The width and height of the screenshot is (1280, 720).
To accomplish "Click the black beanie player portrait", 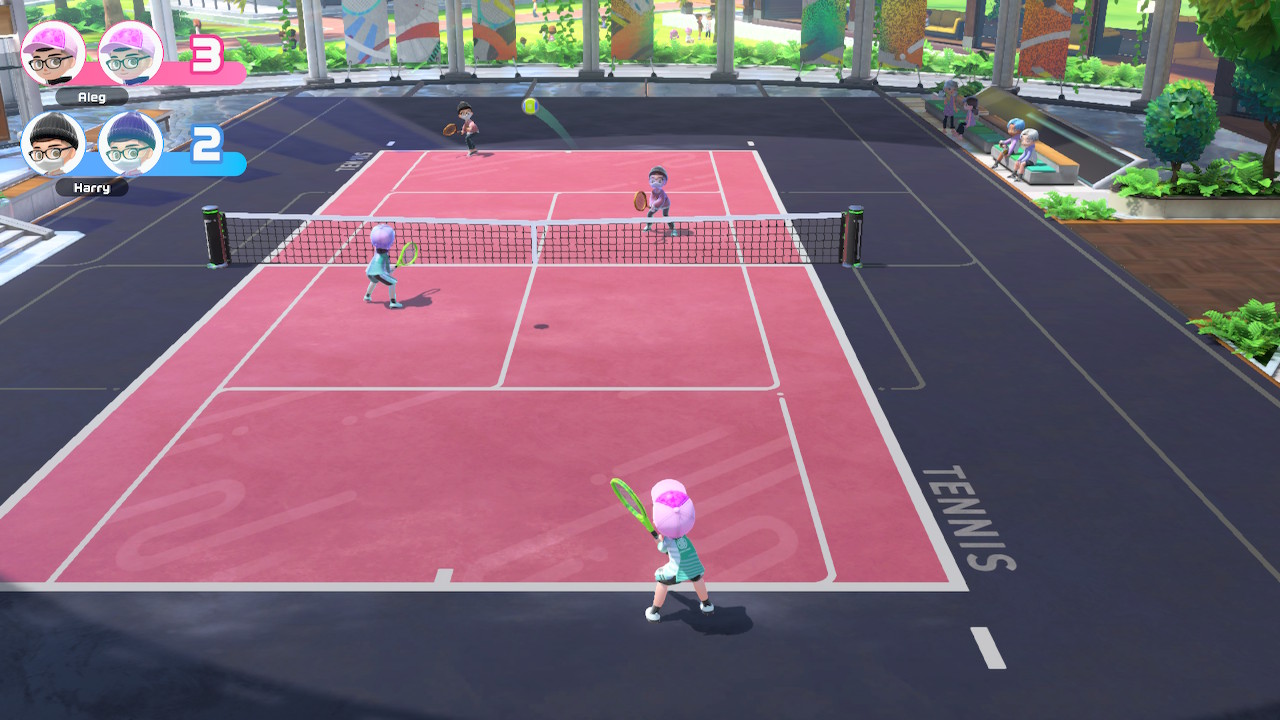I will (52, 145).
